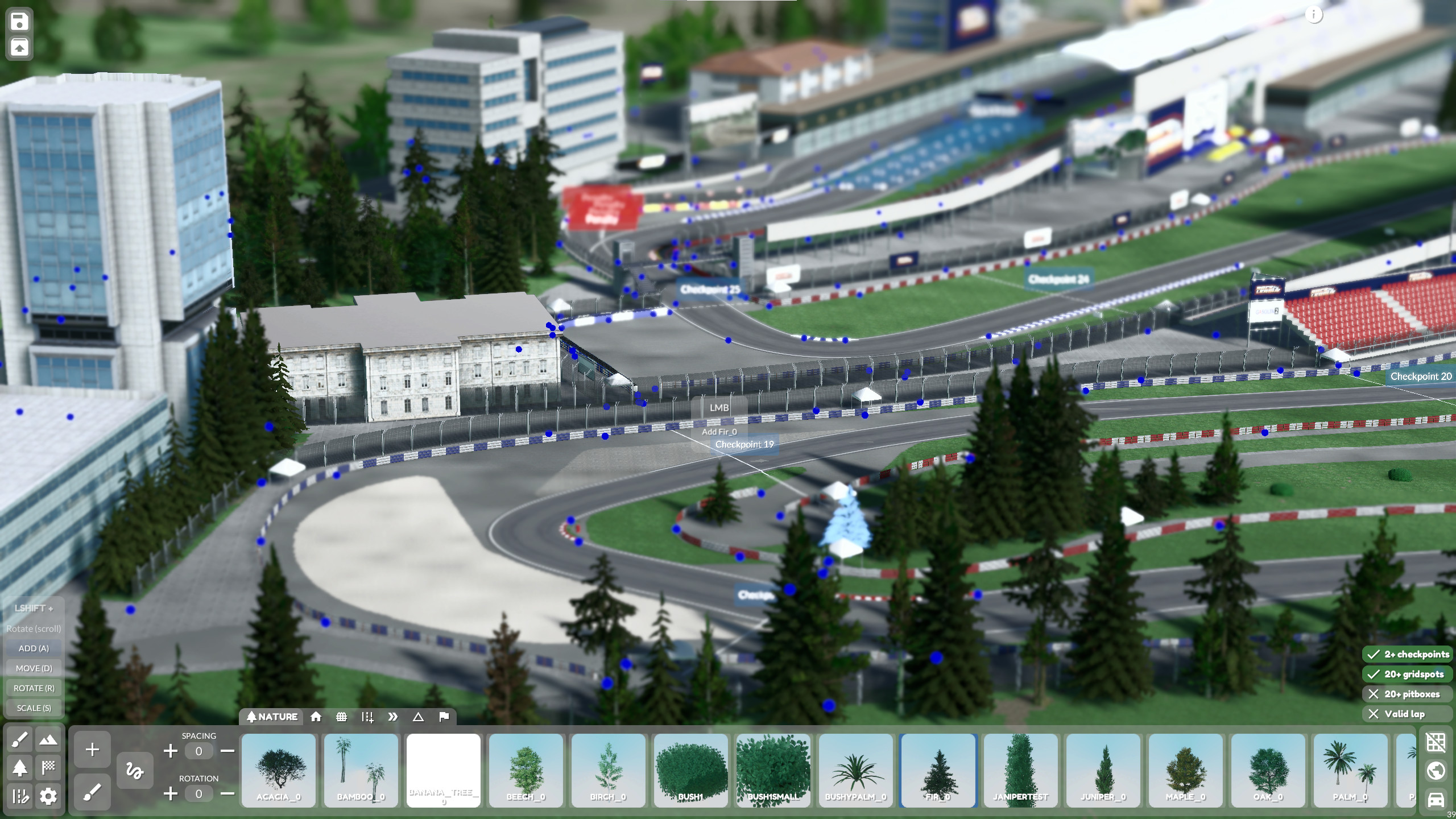Increase the SPACING value with plus

click(170, 751)
